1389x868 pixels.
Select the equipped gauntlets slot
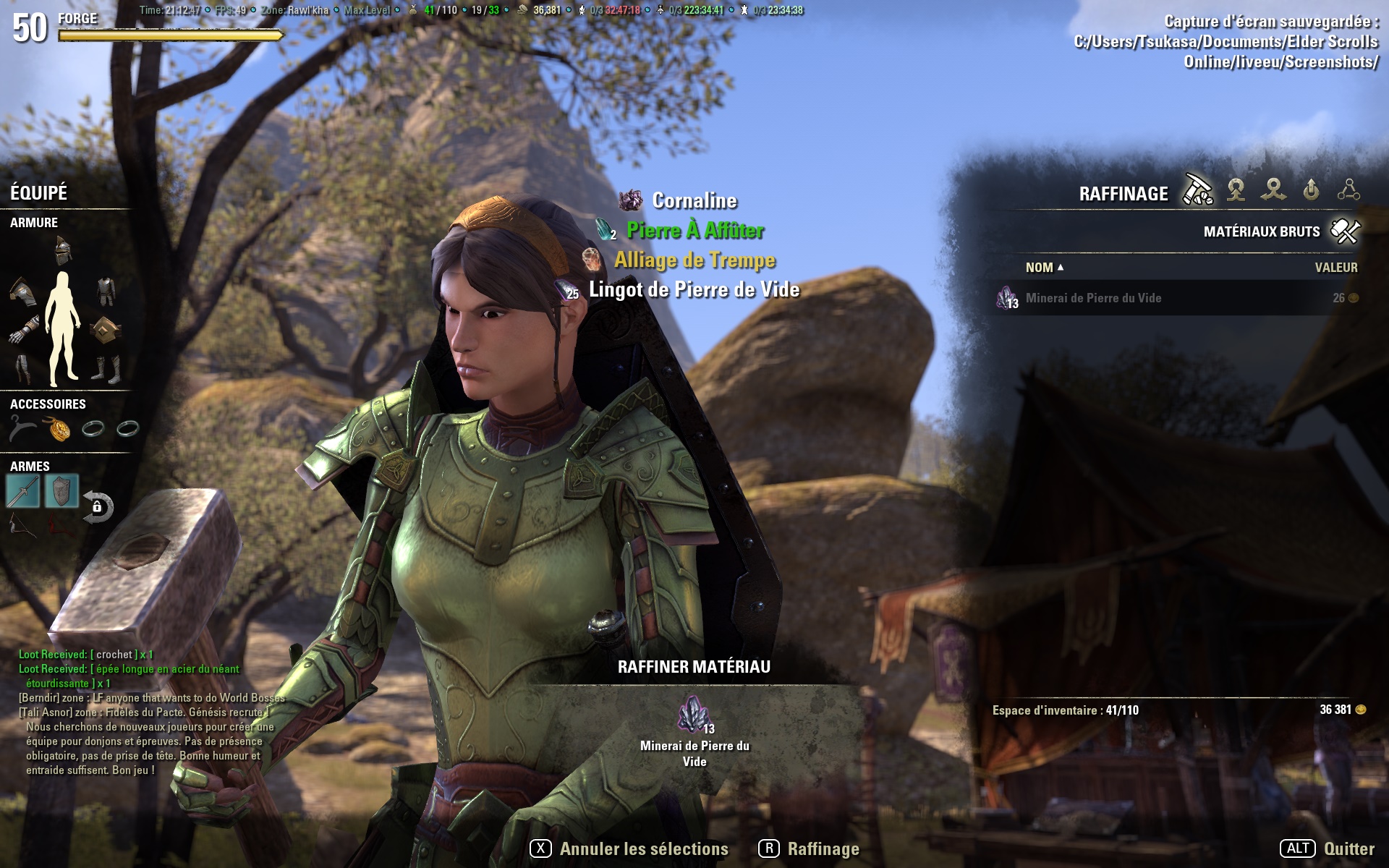point(23,330)
